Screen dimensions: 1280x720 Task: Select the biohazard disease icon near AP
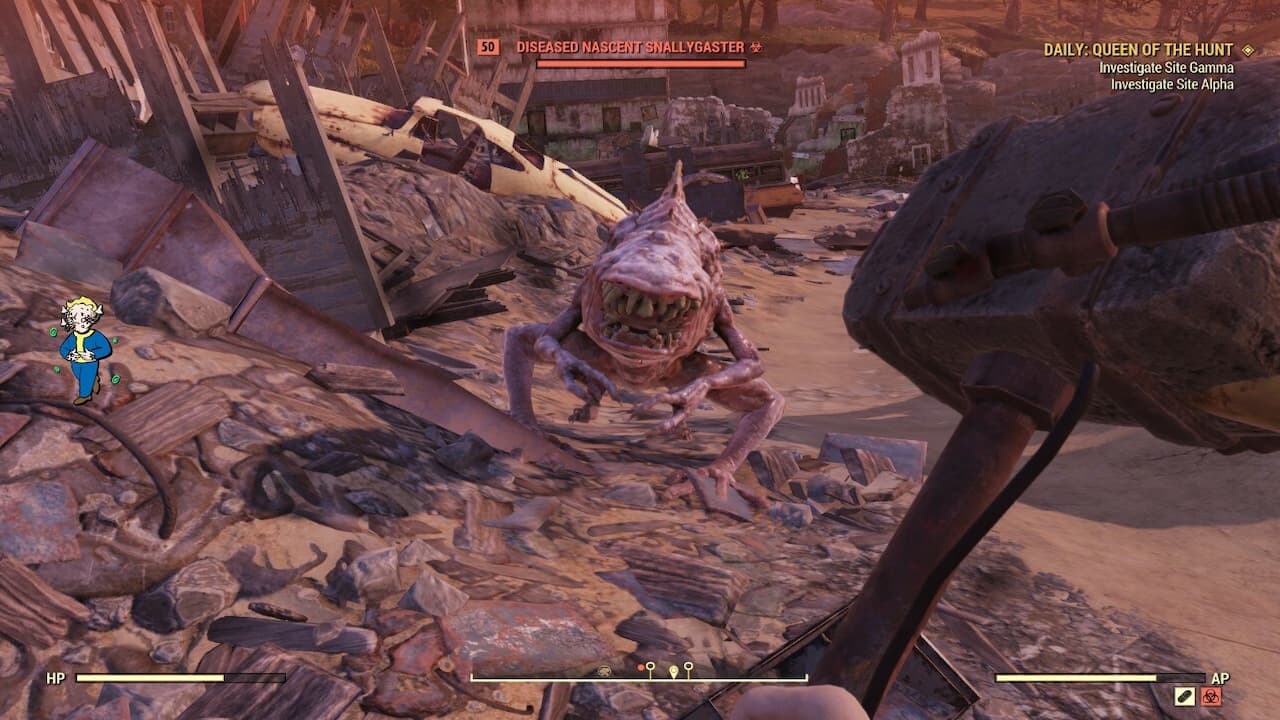click(1211, 697)
